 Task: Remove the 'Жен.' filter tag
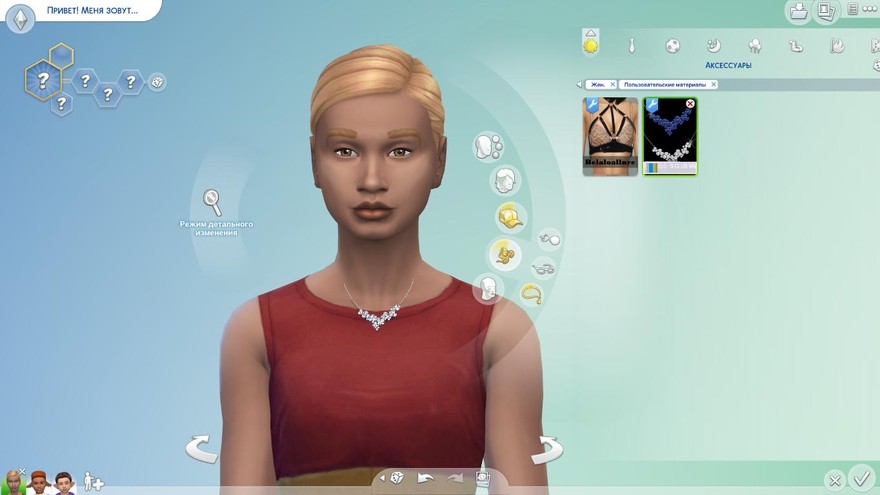point(612,85)
